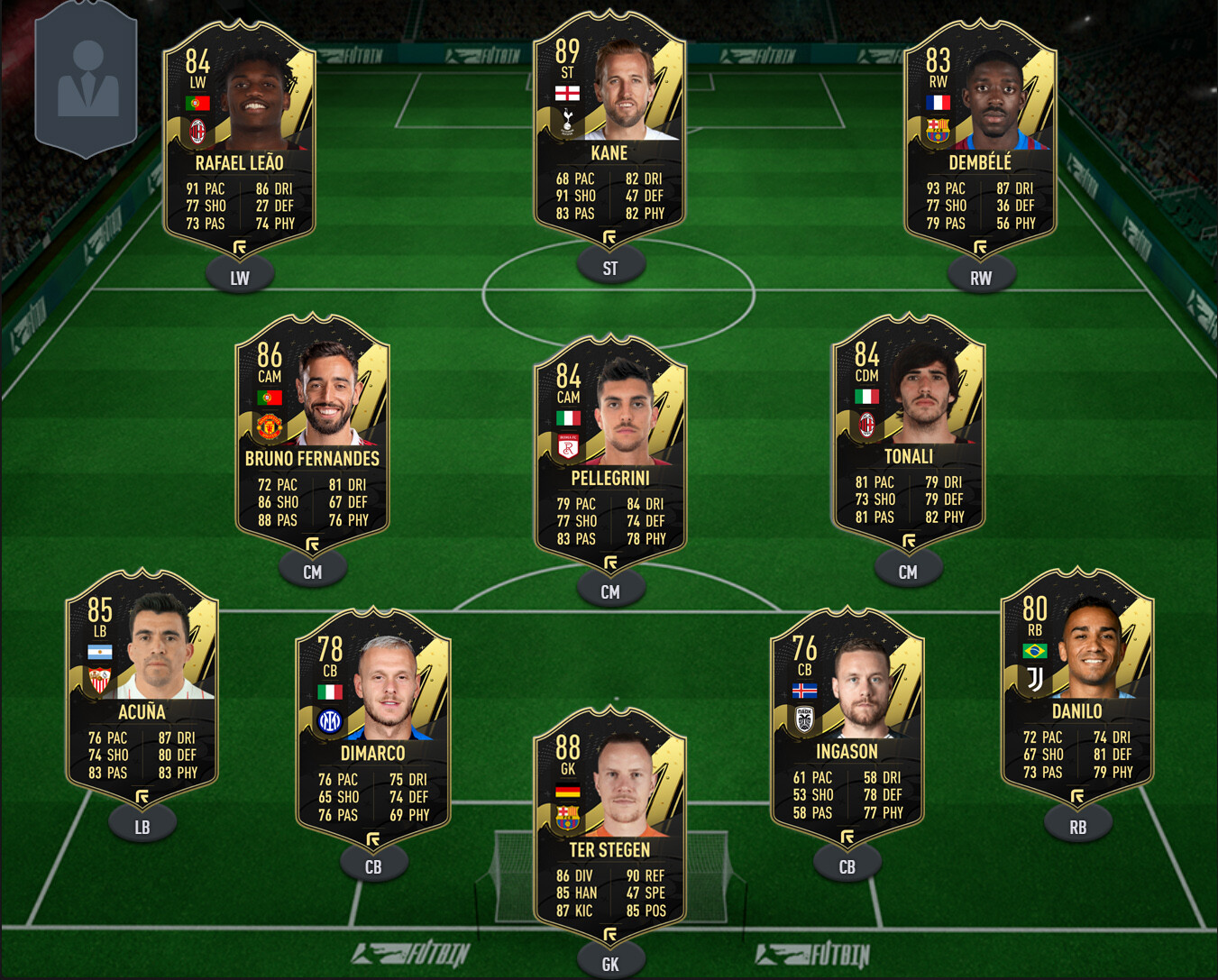Click the Portugal flag on Rafael Leão's card
1218x980 pixels.
200,102
